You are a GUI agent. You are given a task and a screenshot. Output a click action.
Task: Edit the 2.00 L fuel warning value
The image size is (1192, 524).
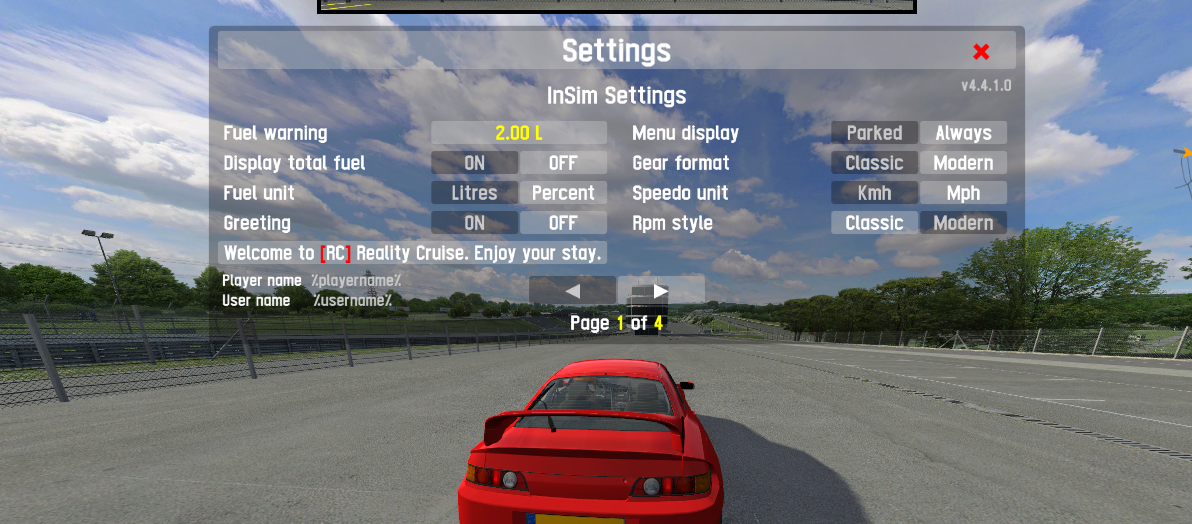pyautogui.click(x=518, y=133)
